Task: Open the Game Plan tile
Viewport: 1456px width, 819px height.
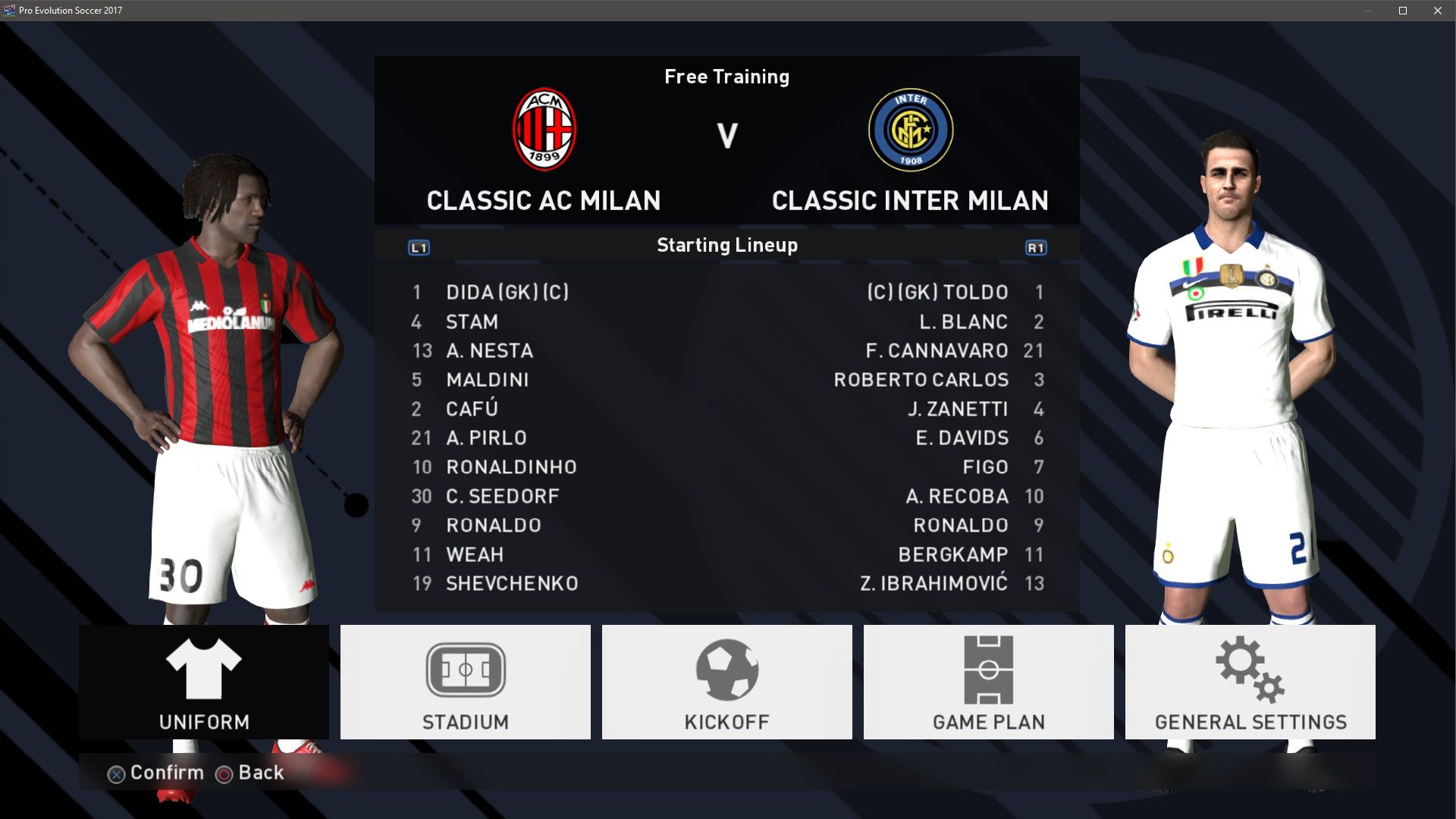Action: coord(988,682)
